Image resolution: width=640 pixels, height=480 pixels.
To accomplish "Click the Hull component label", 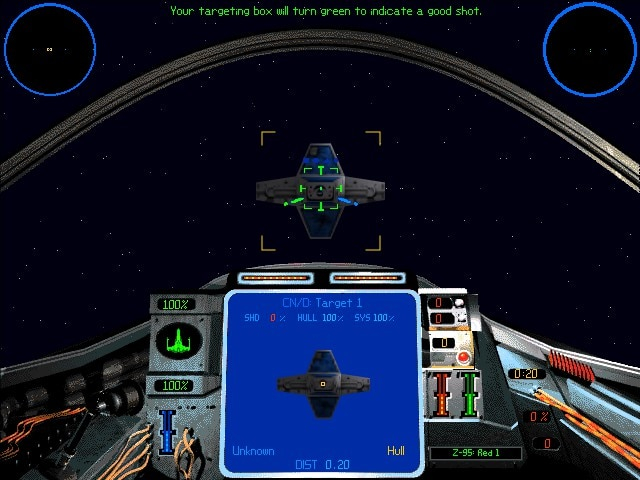I will tap(396, 451).
